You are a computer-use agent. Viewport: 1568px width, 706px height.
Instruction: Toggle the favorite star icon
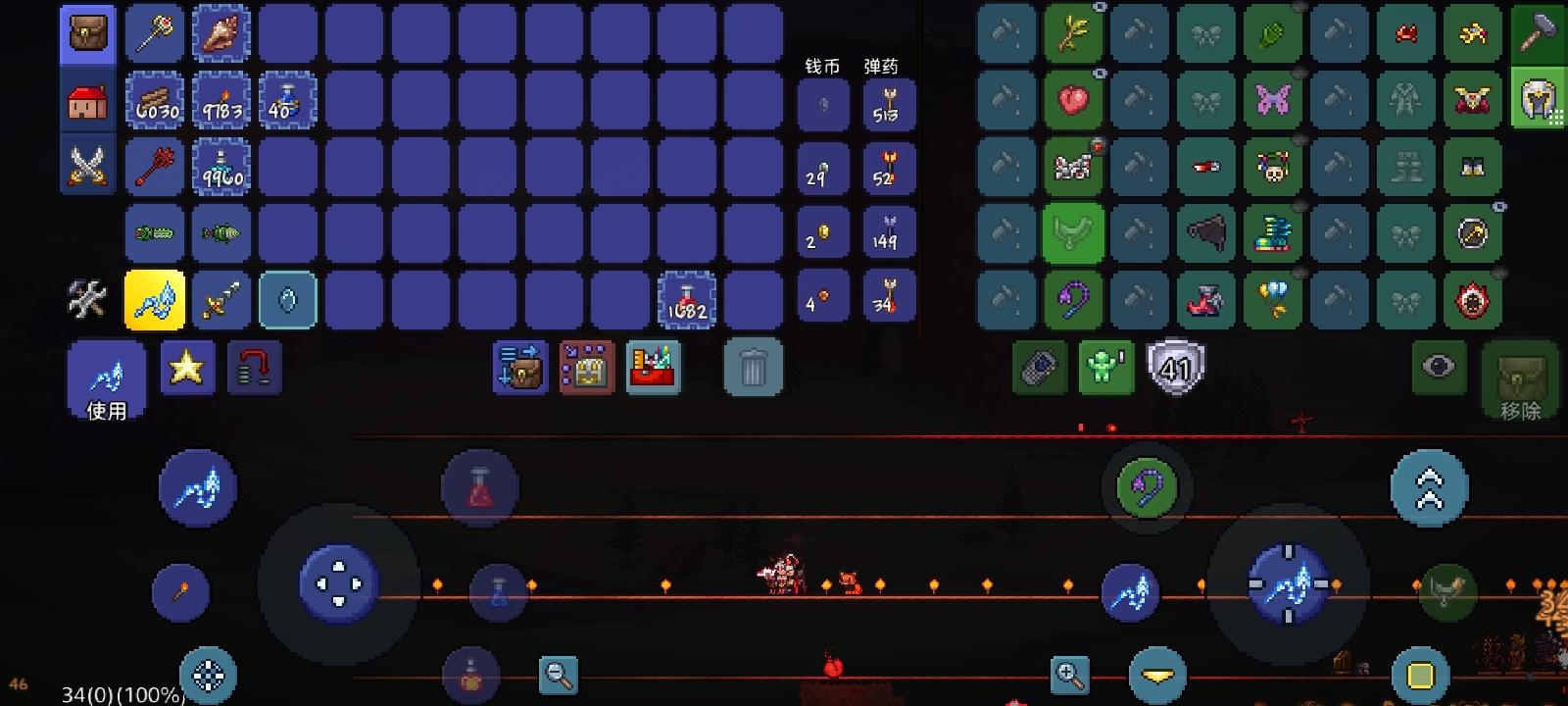pyautogui.click(x=187, y=368)
